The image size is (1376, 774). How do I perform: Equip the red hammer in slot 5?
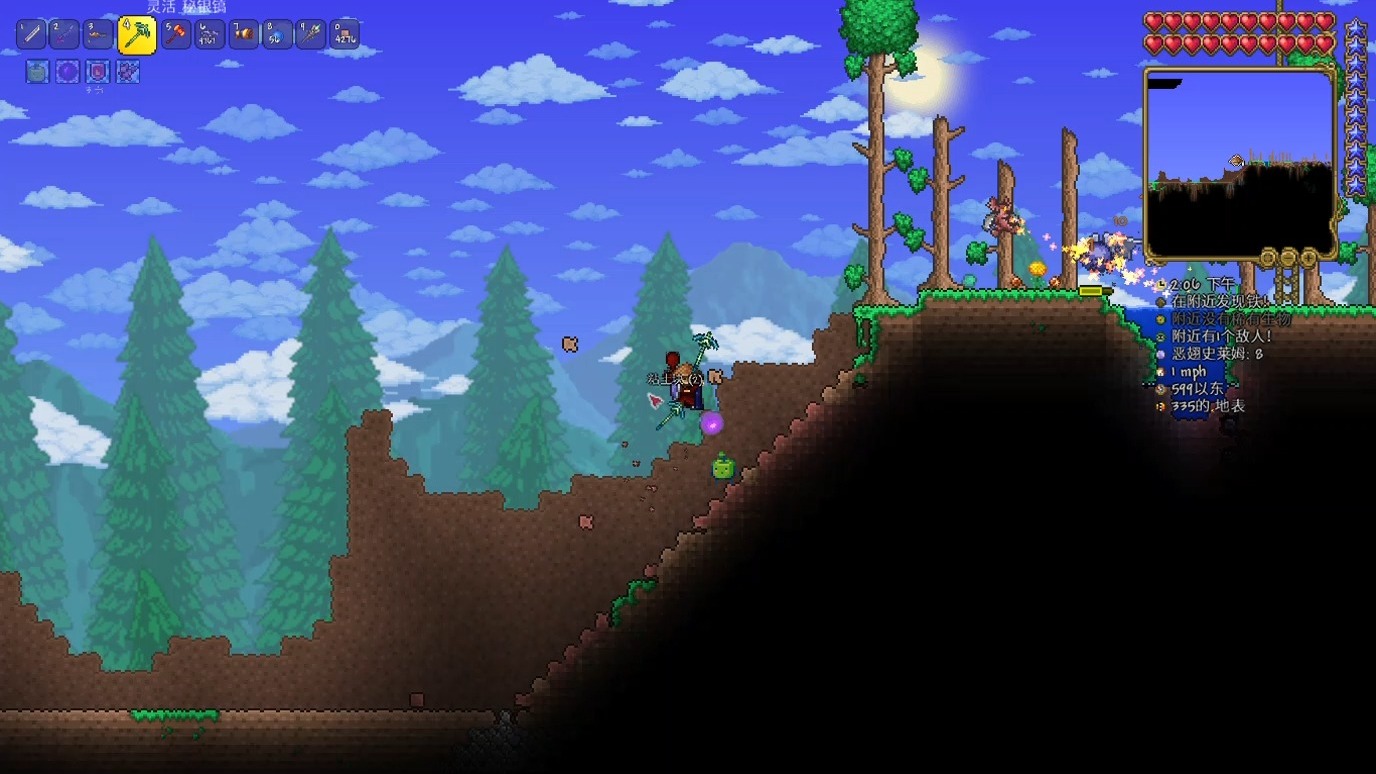[x=177, y=35]
